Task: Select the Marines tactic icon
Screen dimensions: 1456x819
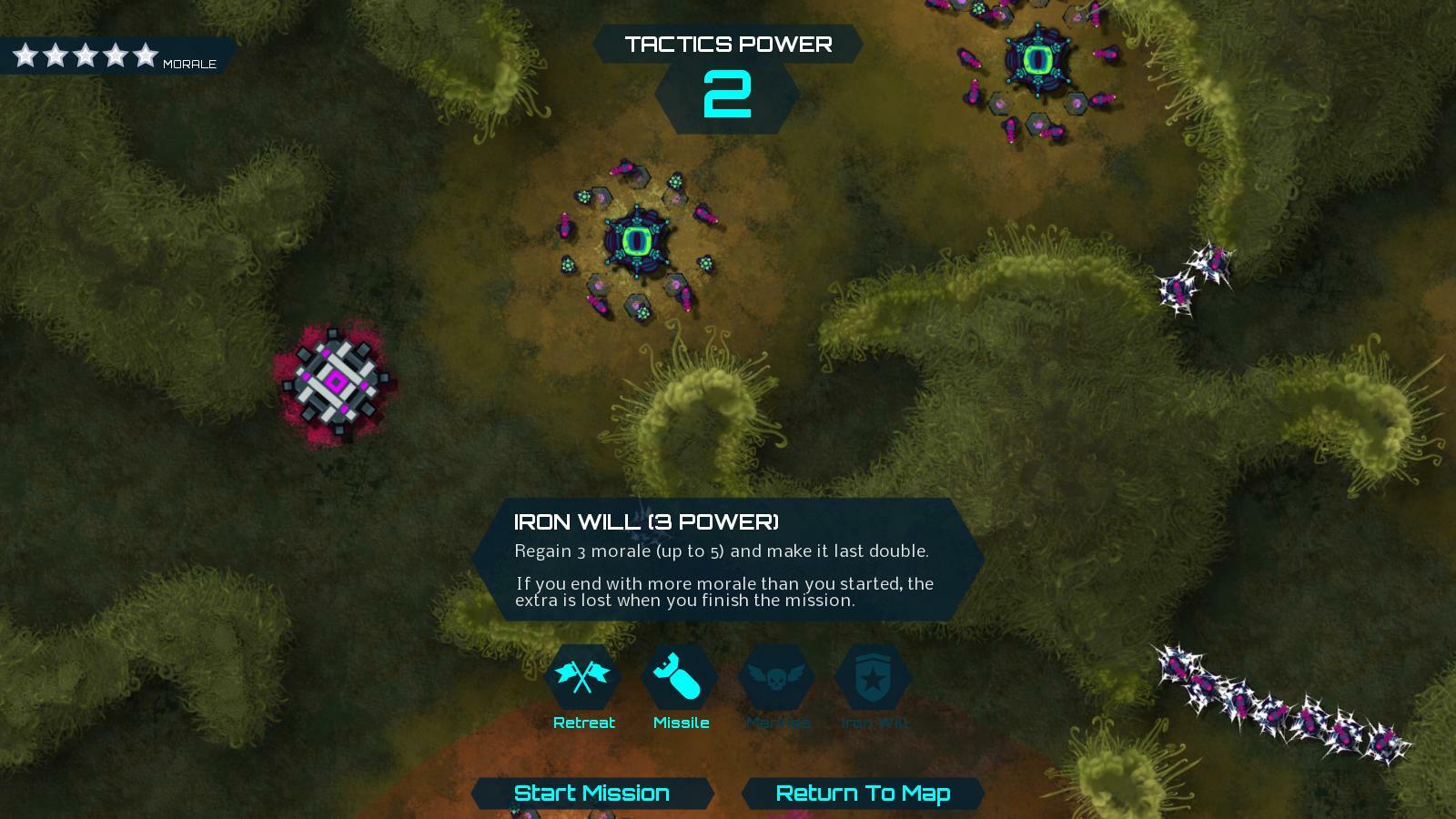Action: [x=779, y=675]
